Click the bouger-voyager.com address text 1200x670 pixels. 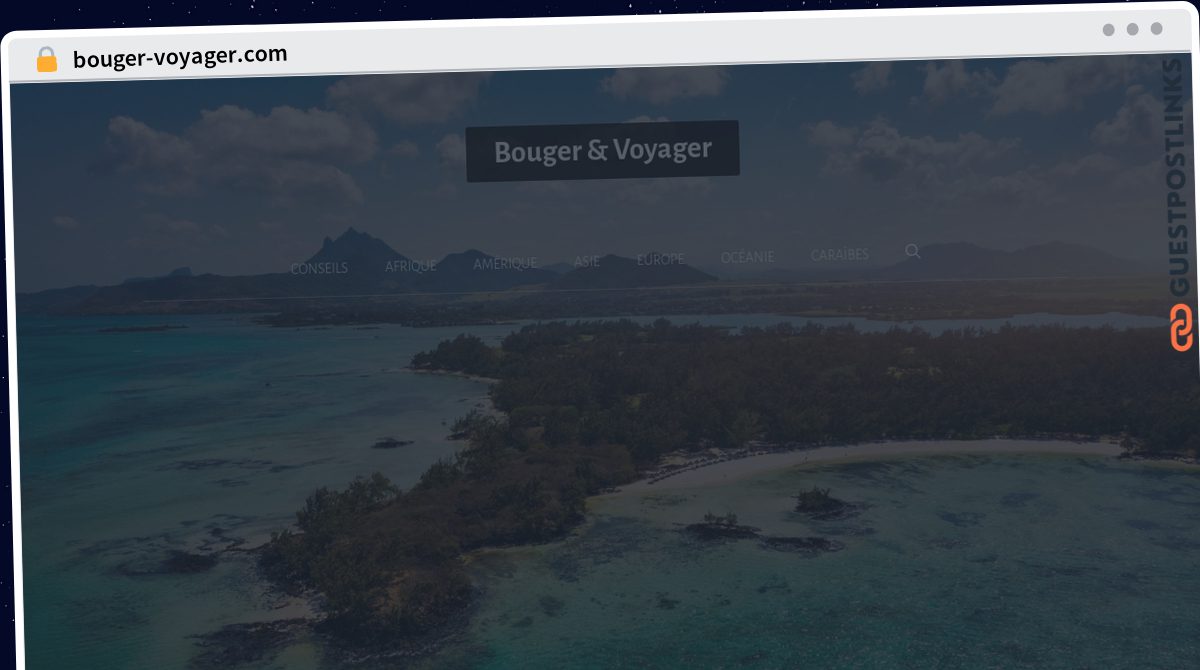click(x=180, y=56)
